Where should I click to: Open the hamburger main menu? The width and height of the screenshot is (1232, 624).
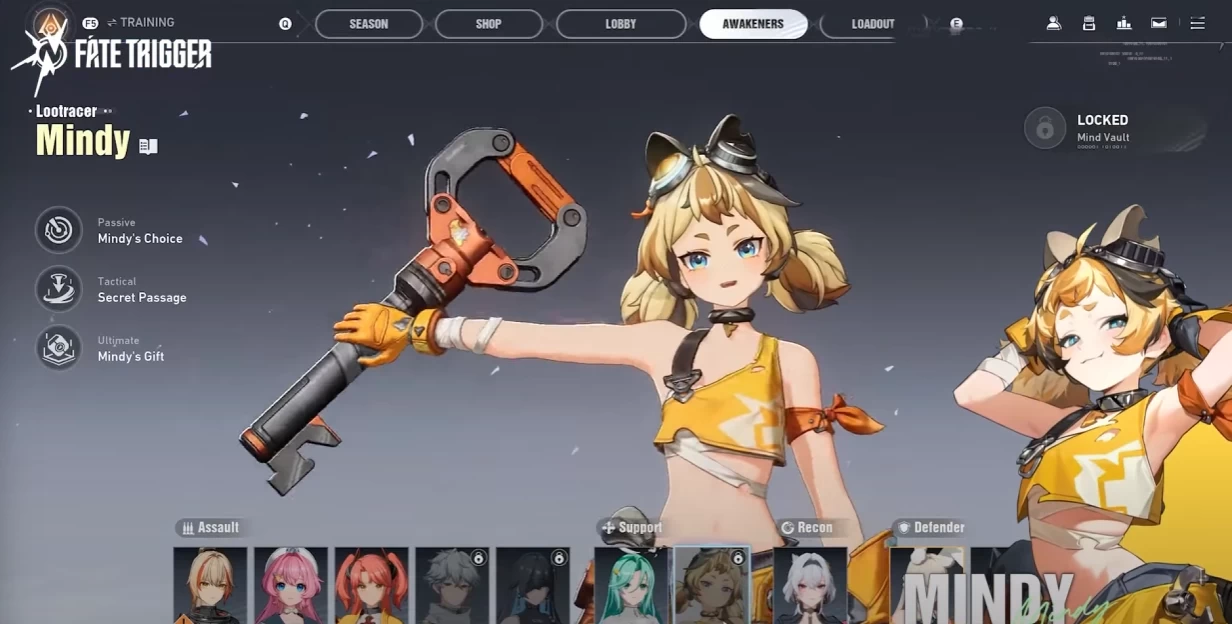(x=1197, y=23)
